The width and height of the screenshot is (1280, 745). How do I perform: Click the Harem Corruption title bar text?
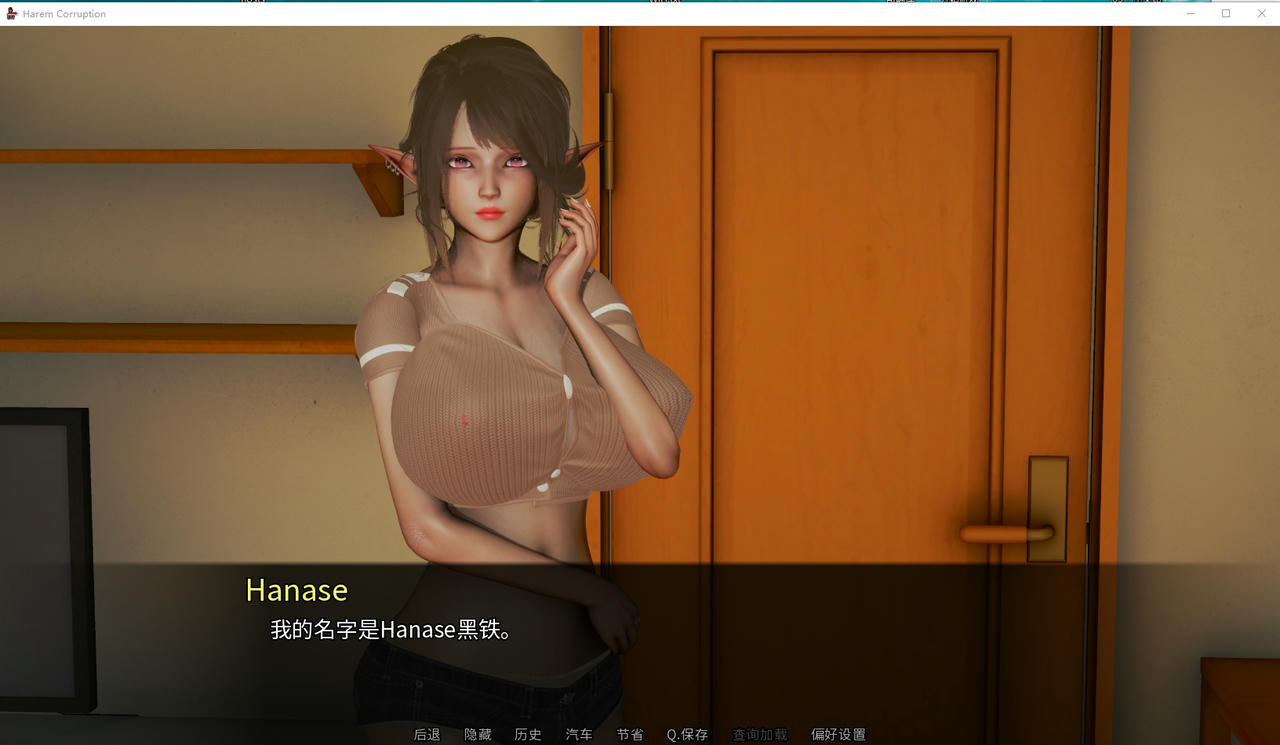click(x=66, y=13)
